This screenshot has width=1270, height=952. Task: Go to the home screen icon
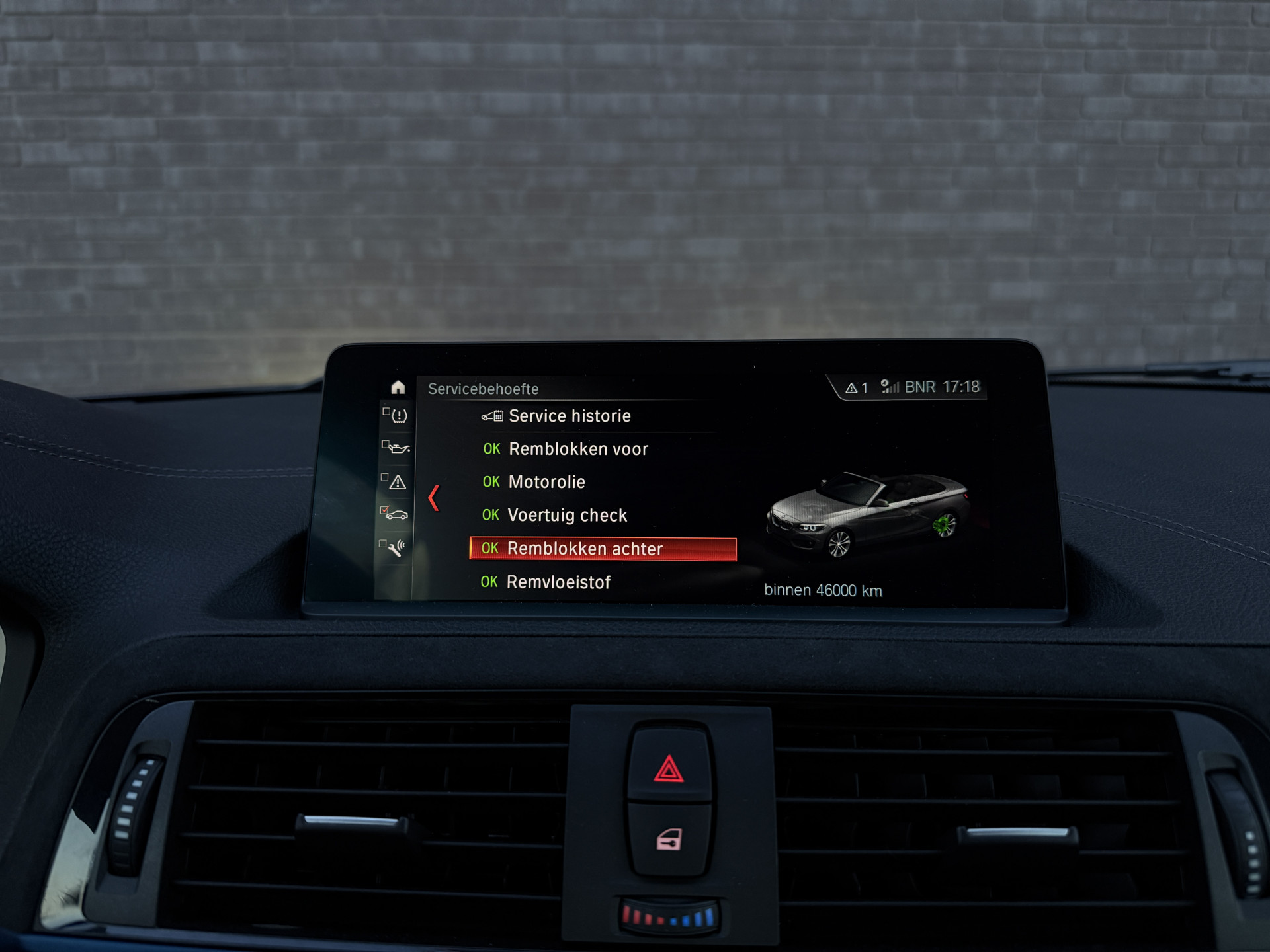[398, 387]
